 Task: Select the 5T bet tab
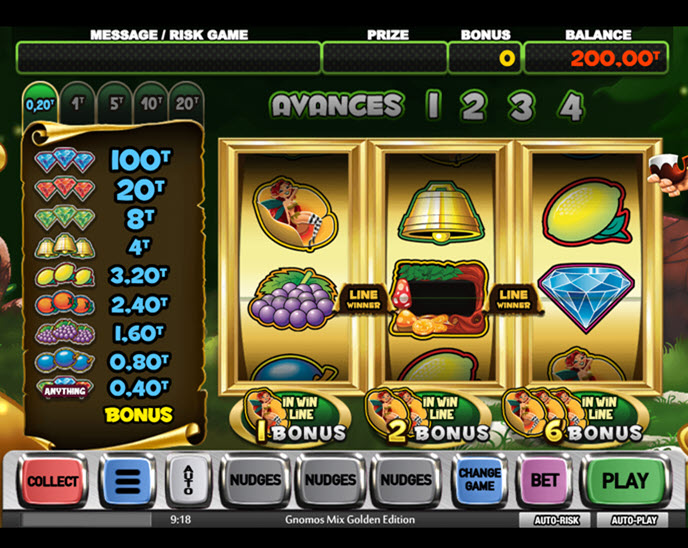[x=115, y=103]
